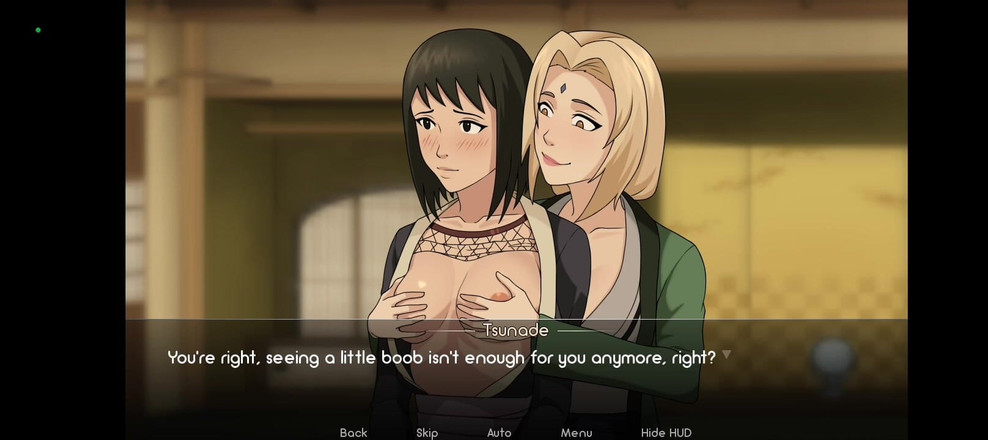Click the dialogue continue arrow

(726, 354)
